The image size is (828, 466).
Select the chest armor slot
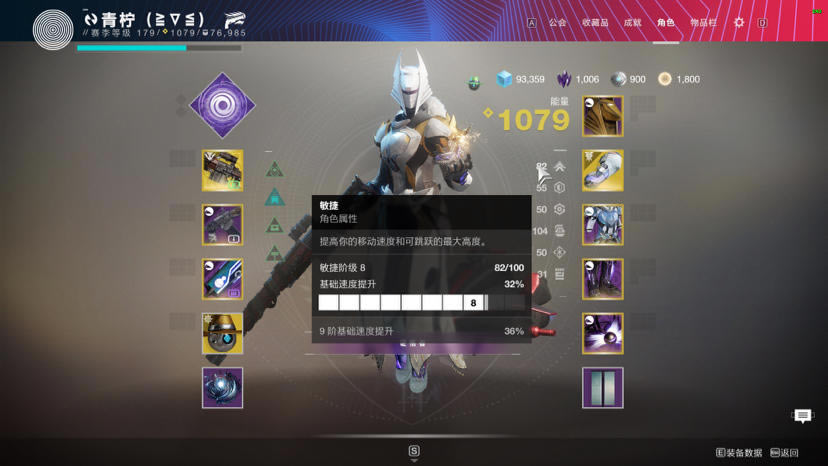point(603,225)
